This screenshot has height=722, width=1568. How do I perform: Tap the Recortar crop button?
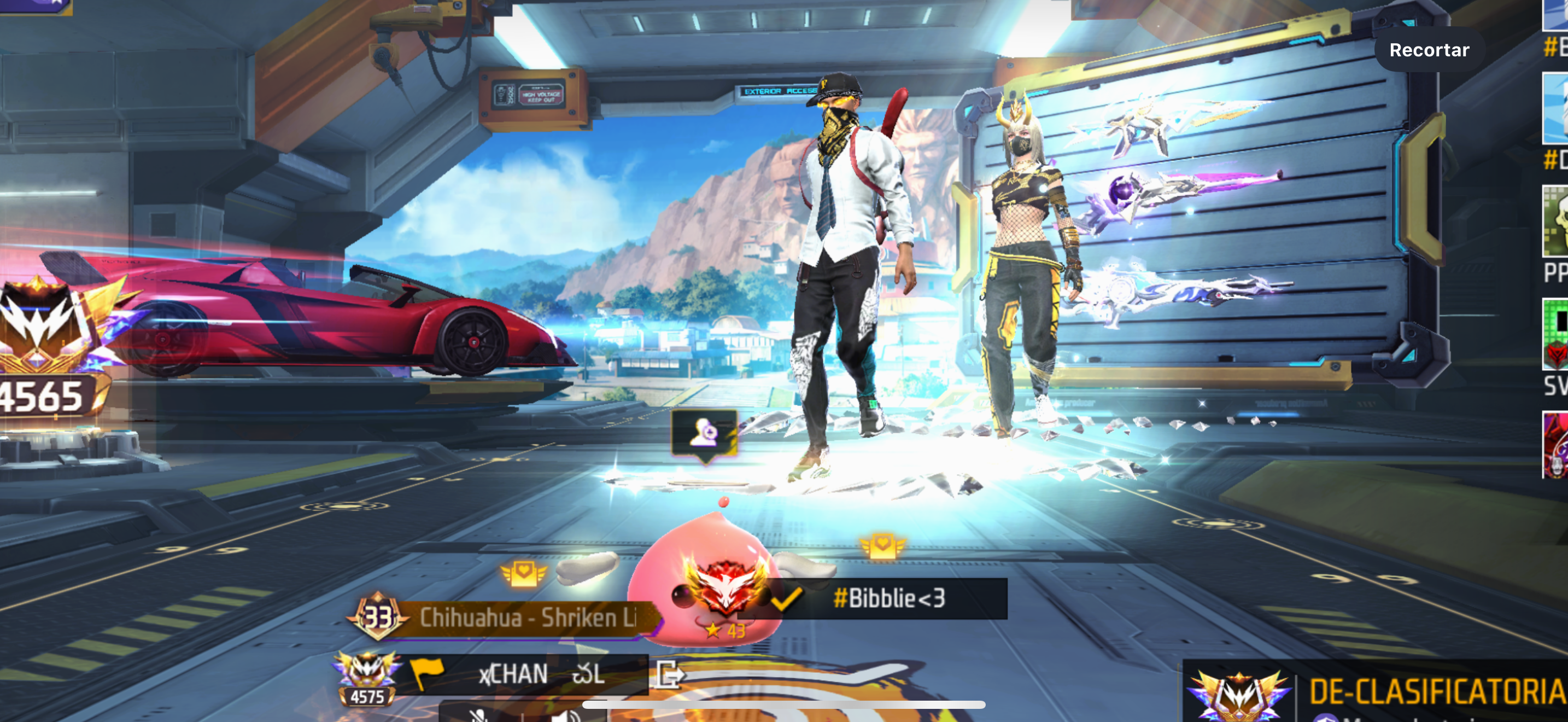pos(1429,50)
